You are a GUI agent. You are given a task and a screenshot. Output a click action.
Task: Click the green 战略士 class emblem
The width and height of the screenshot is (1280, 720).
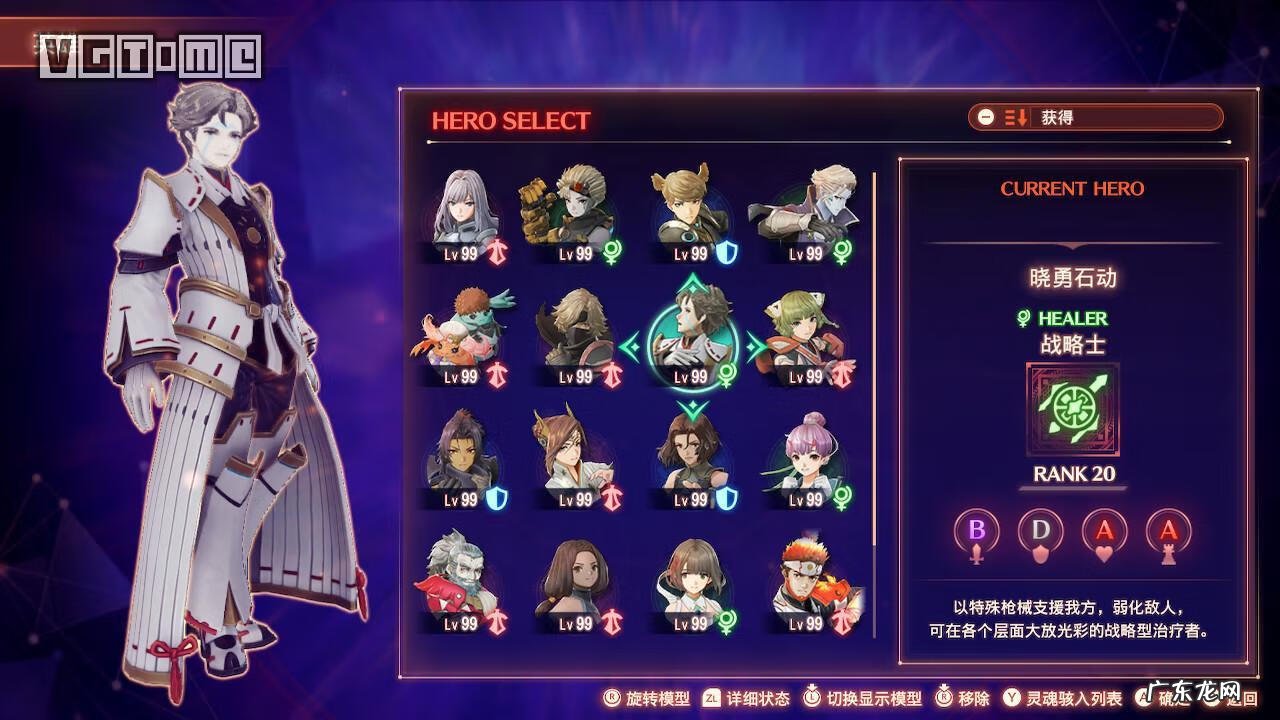point(1072,410)
